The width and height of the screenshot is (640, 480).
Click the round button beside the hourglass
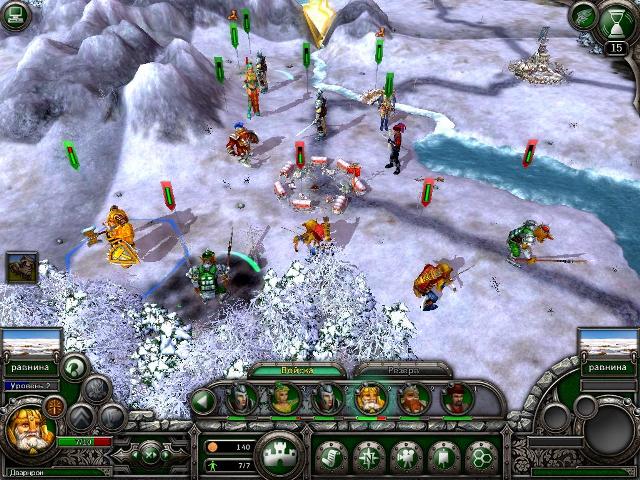[x=583, y=16]
